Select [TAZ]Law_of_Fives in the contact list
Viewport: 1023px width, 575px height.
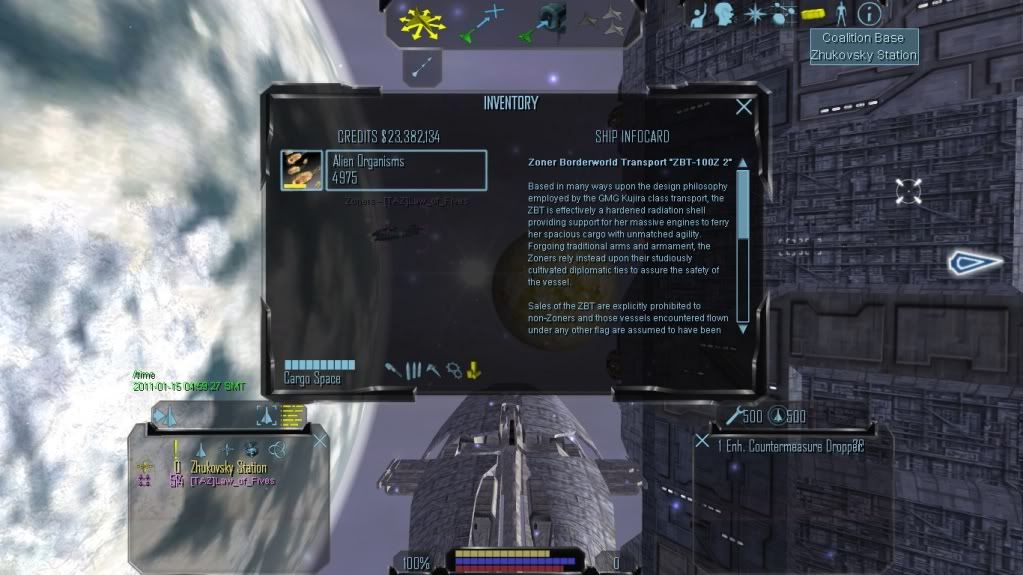232,481
